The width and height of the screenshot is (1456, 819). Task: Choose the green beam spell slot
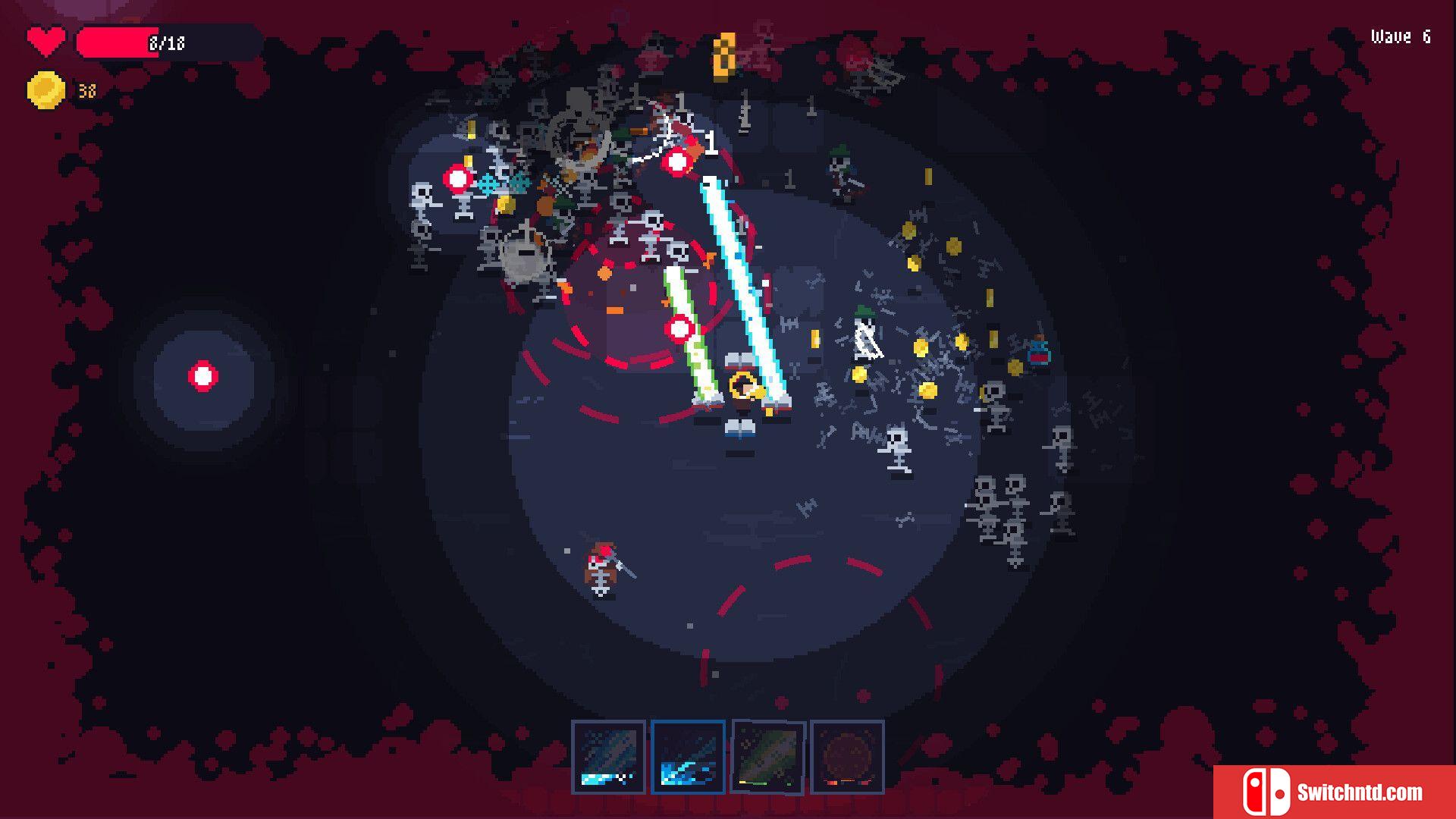(x=767, y=757)
